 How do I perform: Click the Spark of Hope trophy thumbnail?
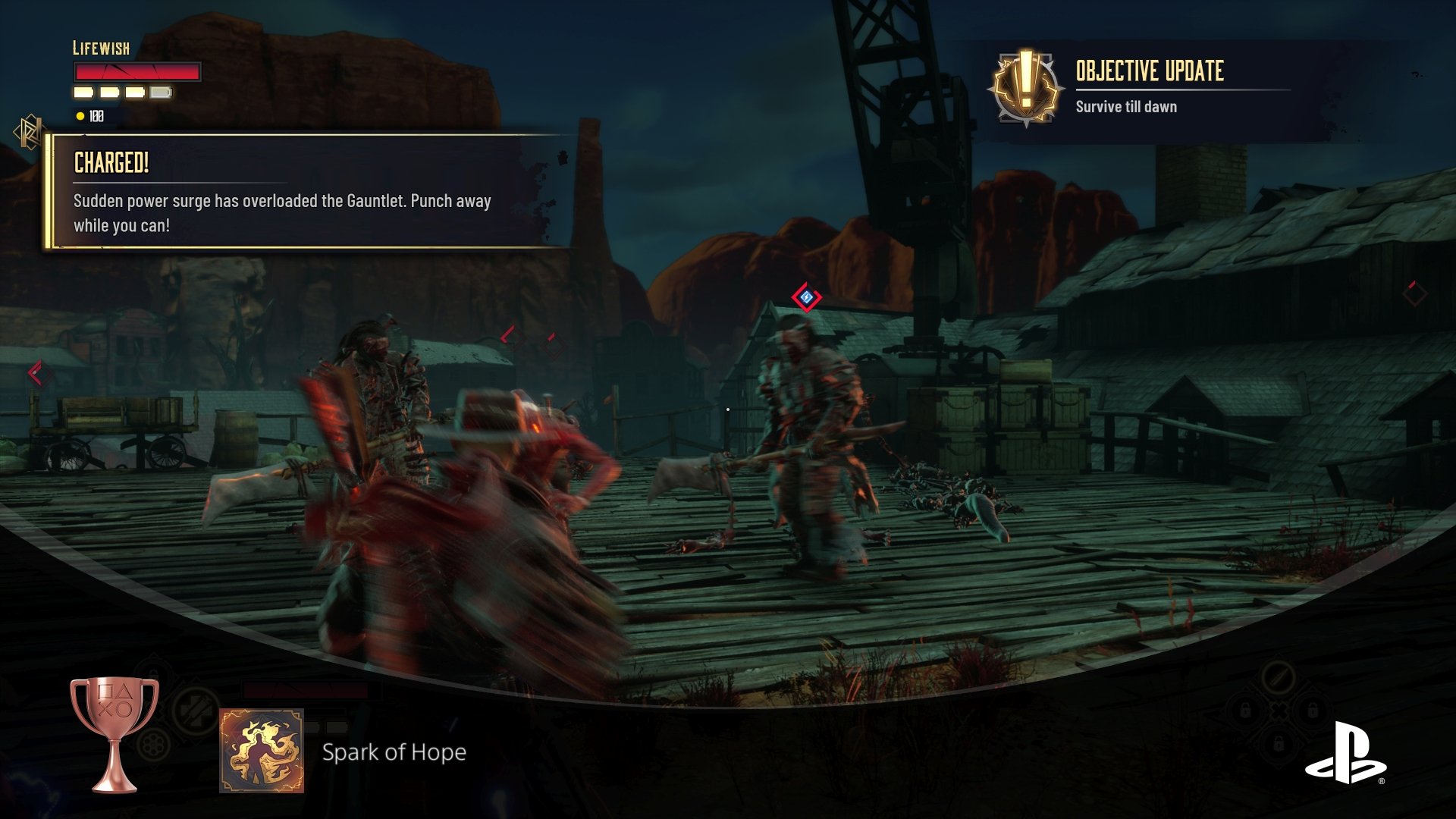[262, 751]
